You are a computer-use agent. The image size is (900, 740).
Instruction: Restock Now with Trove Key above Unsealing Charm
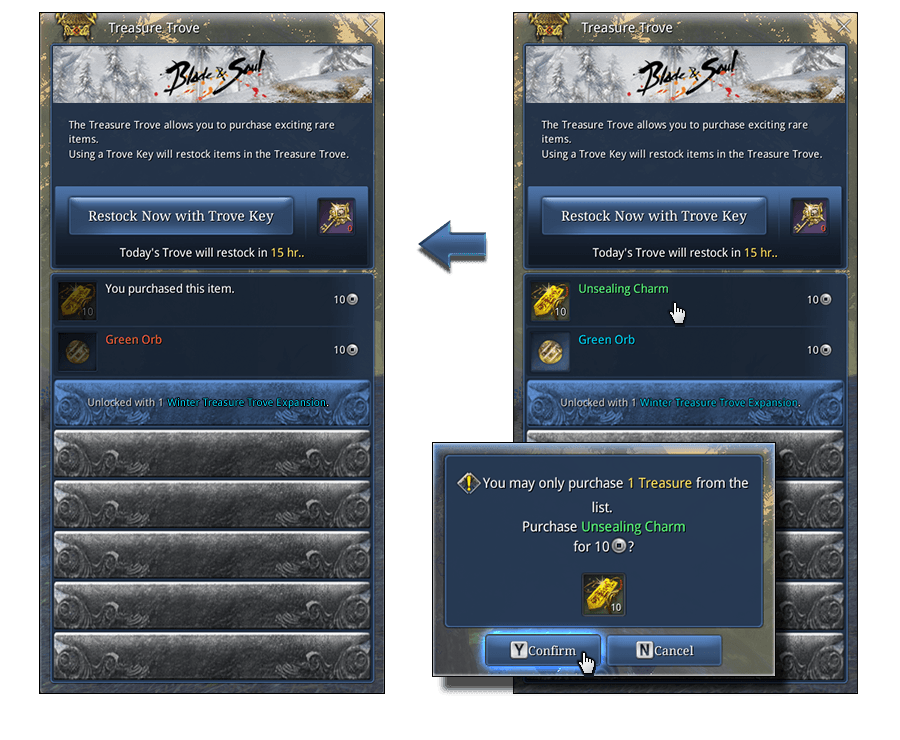(653, 216)
